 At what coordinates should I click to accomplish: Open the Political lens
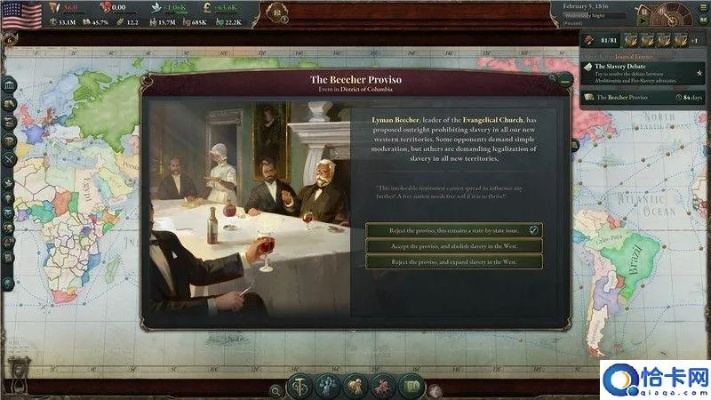[x=326, y=387]
